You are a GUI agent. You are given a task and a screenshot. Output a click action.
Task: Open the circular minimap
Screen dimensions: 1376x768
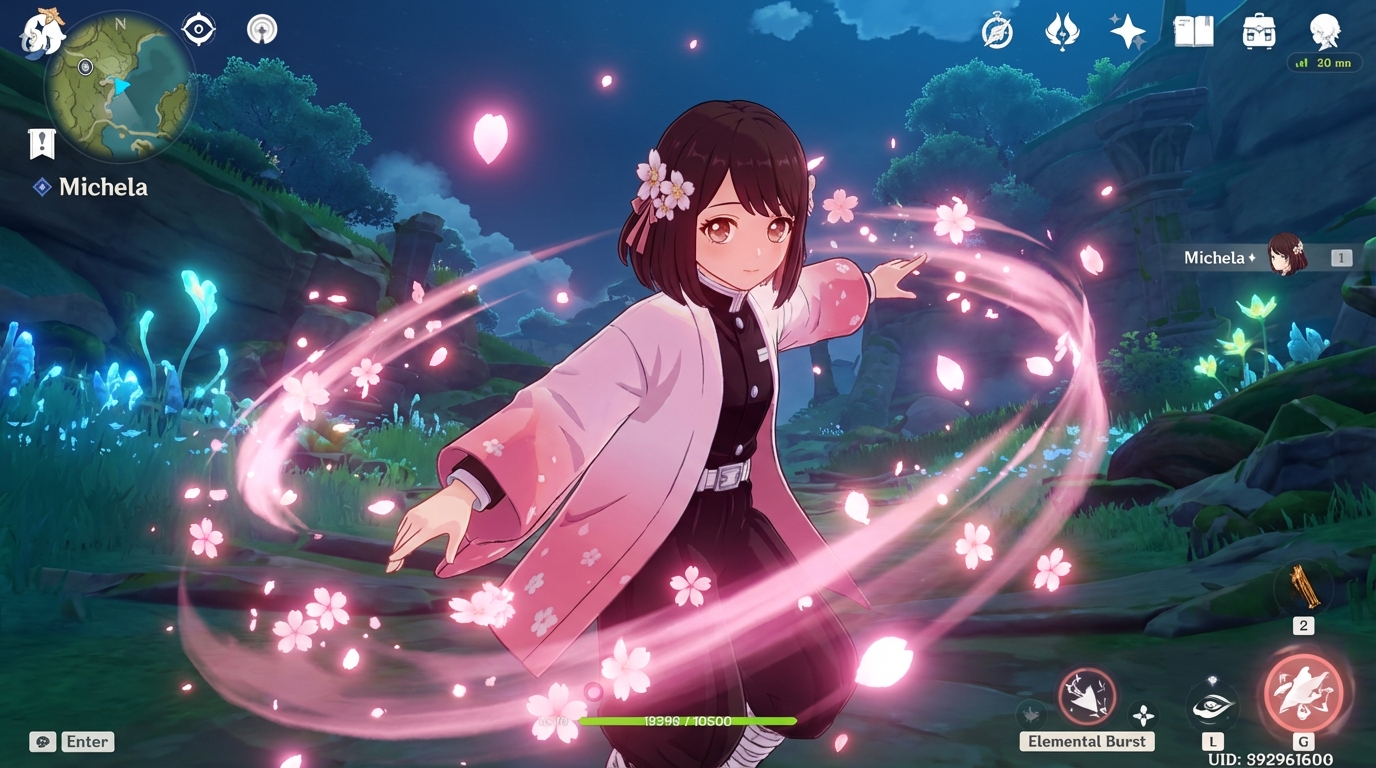(119, 88)
